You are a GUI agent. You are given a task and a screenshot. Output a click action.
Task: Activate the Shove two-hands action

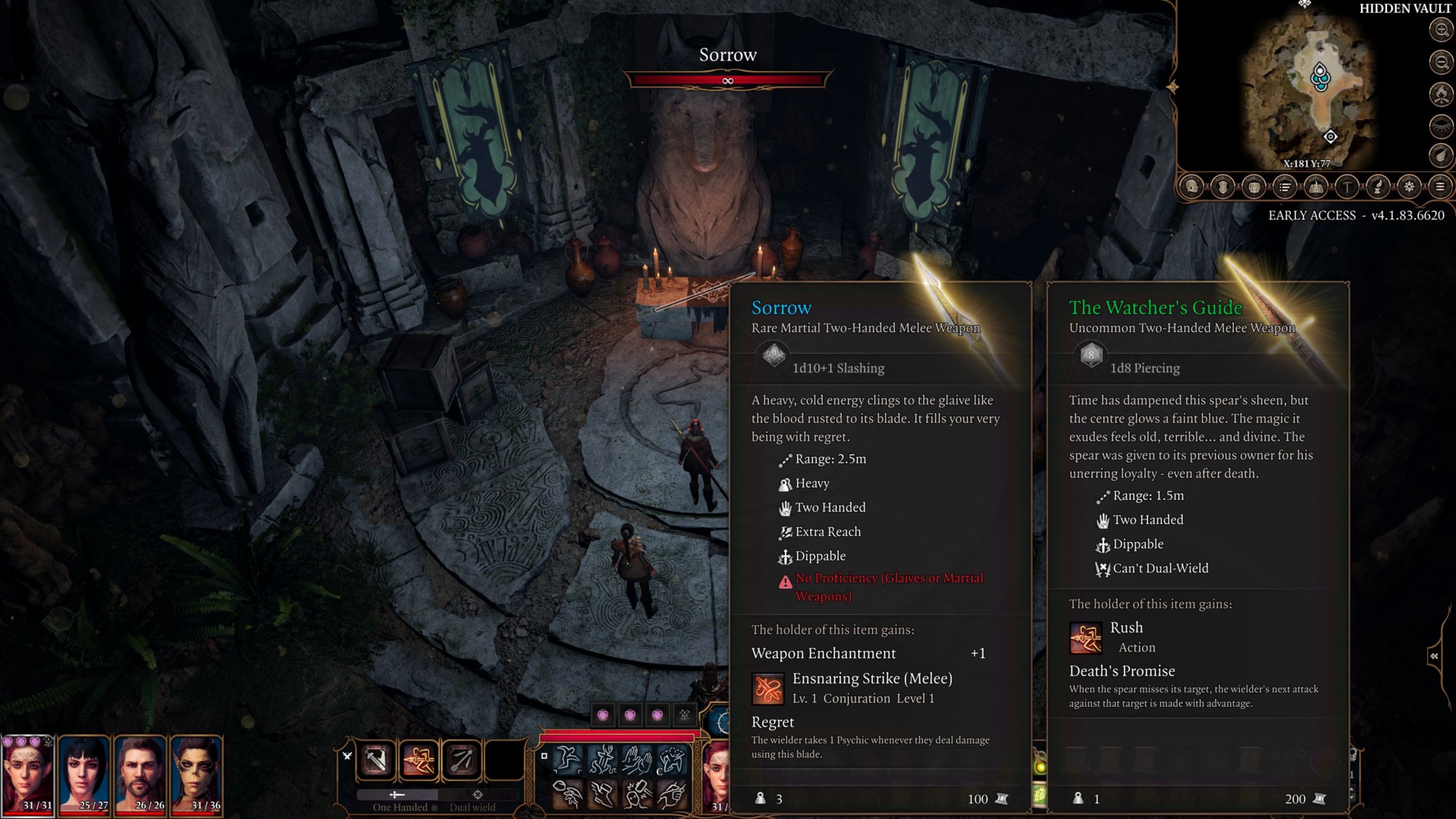tap(637, 760)
